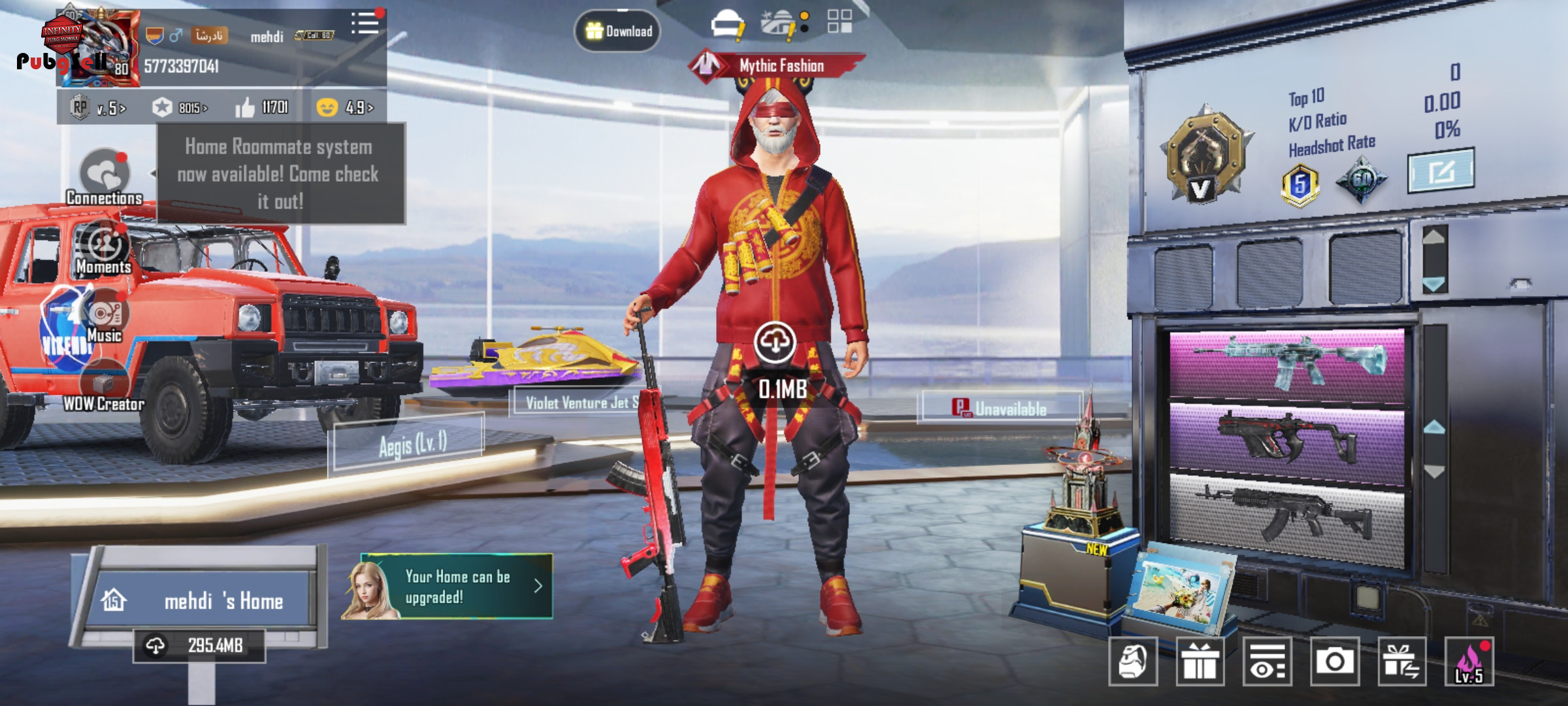
Task: Open the gift box icon
Action: click(x=1200, y=662)
